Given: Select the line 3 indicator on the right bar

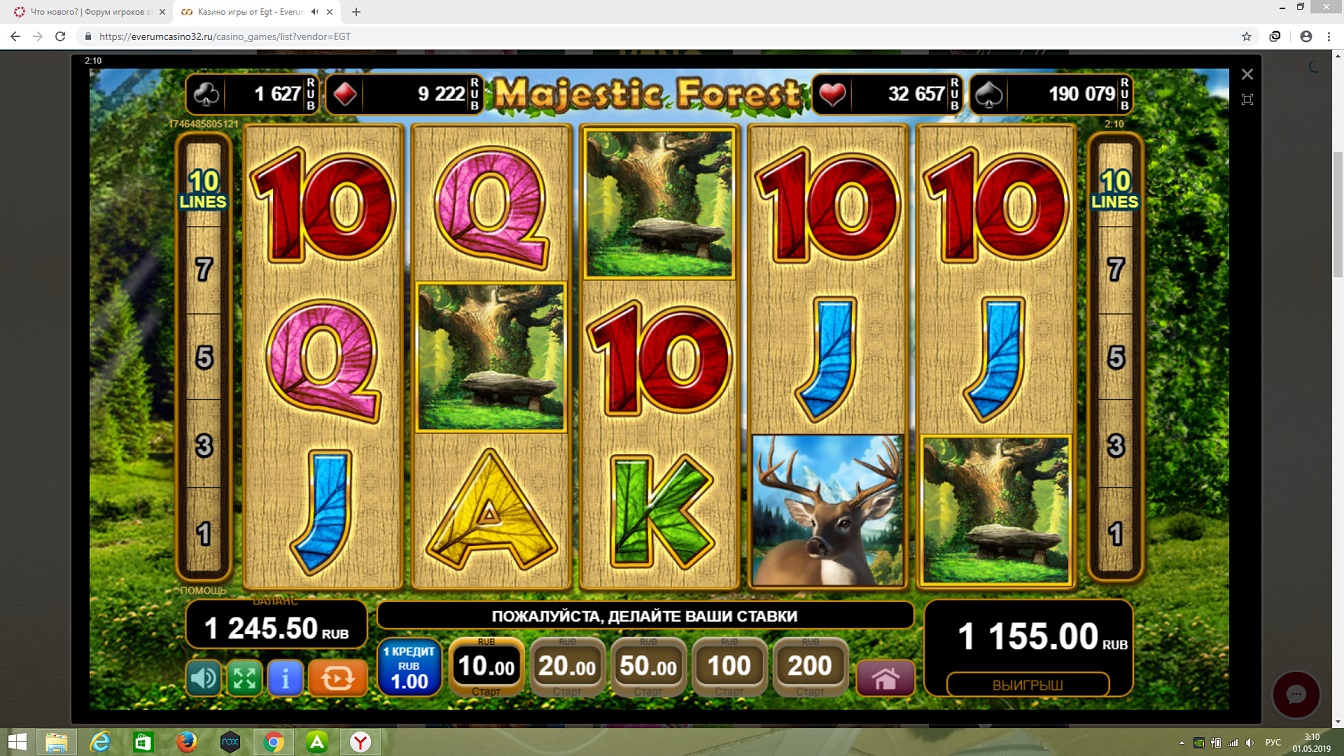Looking at the screenshot, I should tap(1115, 445).
